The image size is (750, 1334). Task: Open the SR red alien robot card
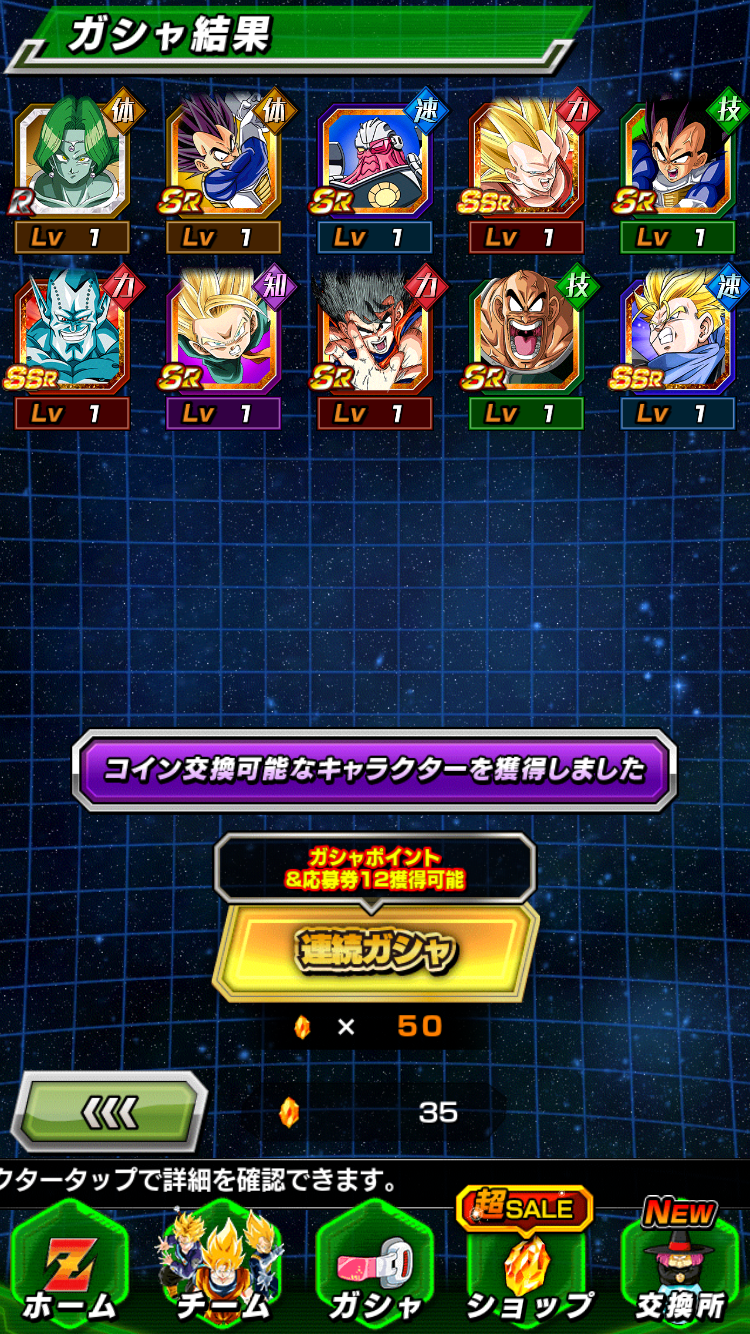[x=375, y=160]
